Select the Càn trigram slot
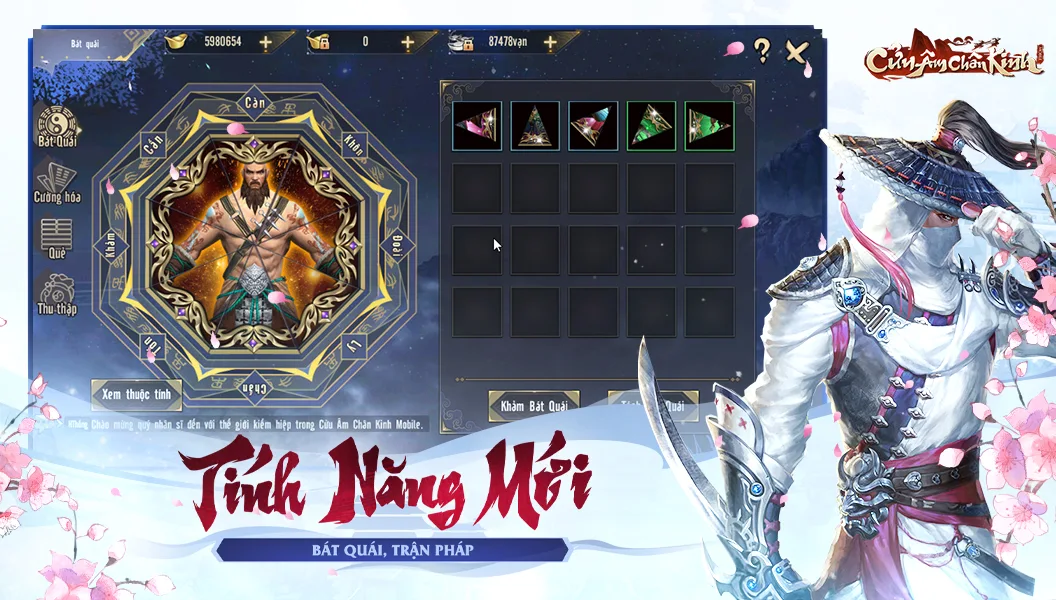 [x=254, y=102]
